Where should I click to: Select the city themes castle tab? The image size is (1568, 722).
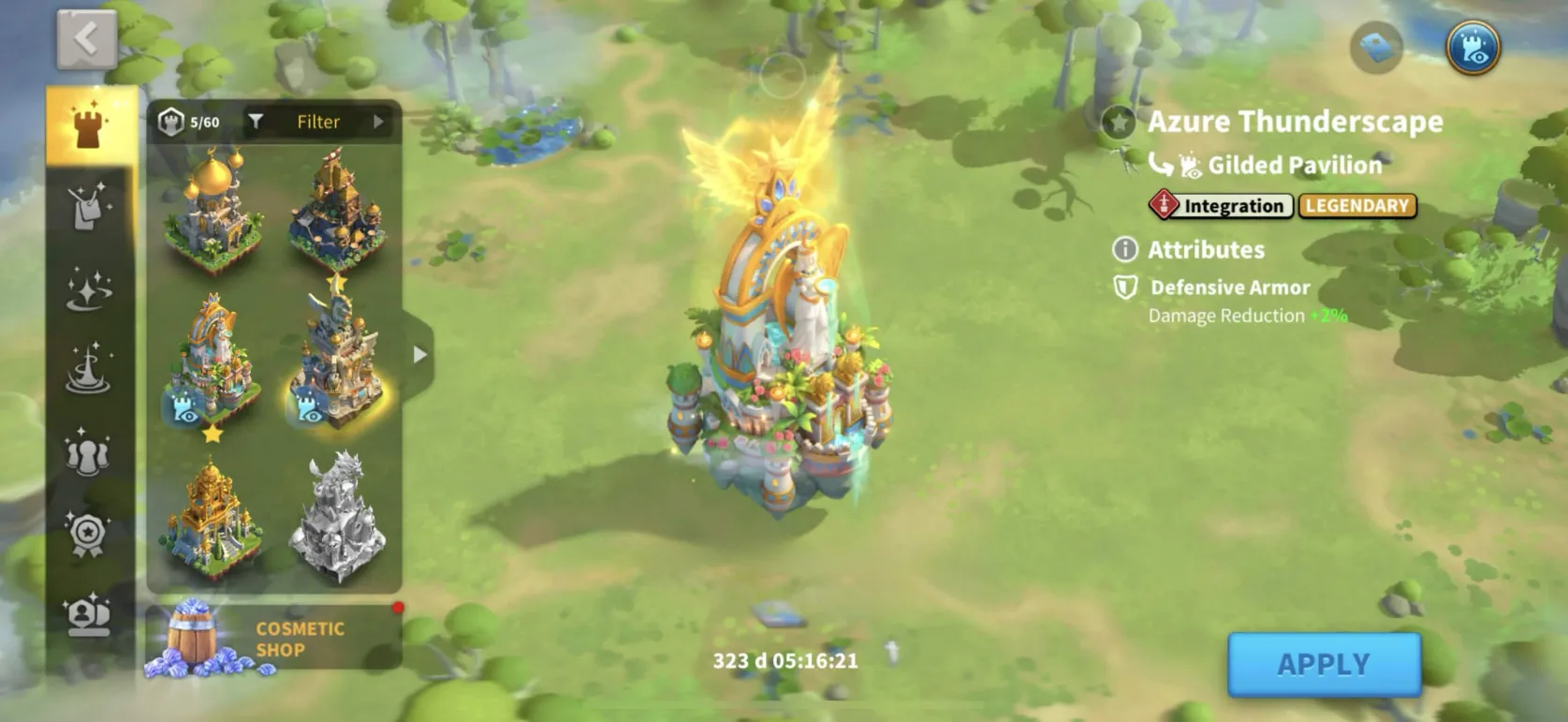click(90, 126)
